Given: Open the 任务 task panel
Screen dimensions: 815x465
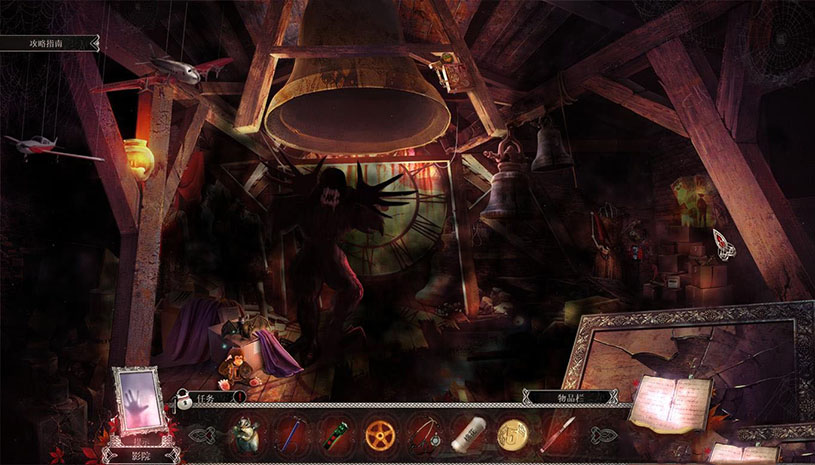Looking at the screenshot, I should [x=212, y=397].
